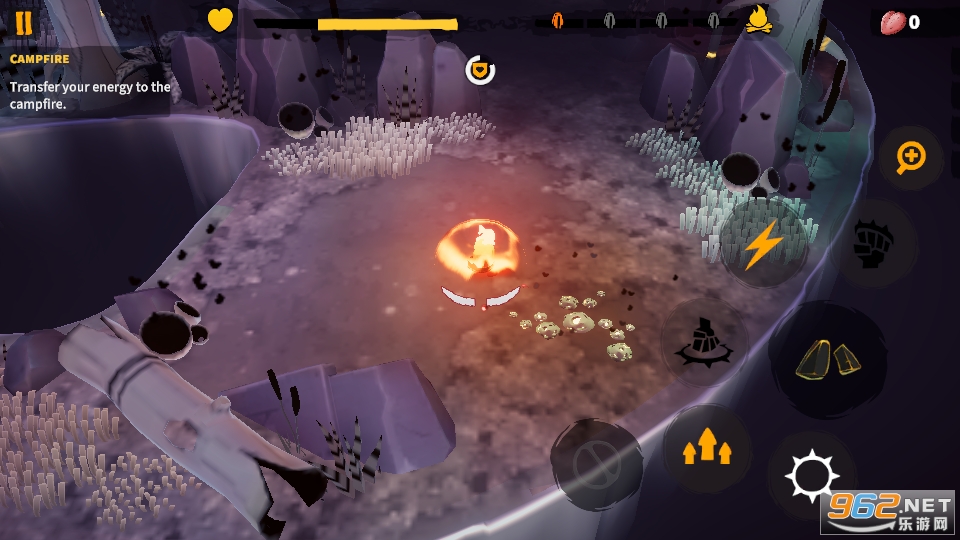Activate the white sun ability

tap(811, 477)
